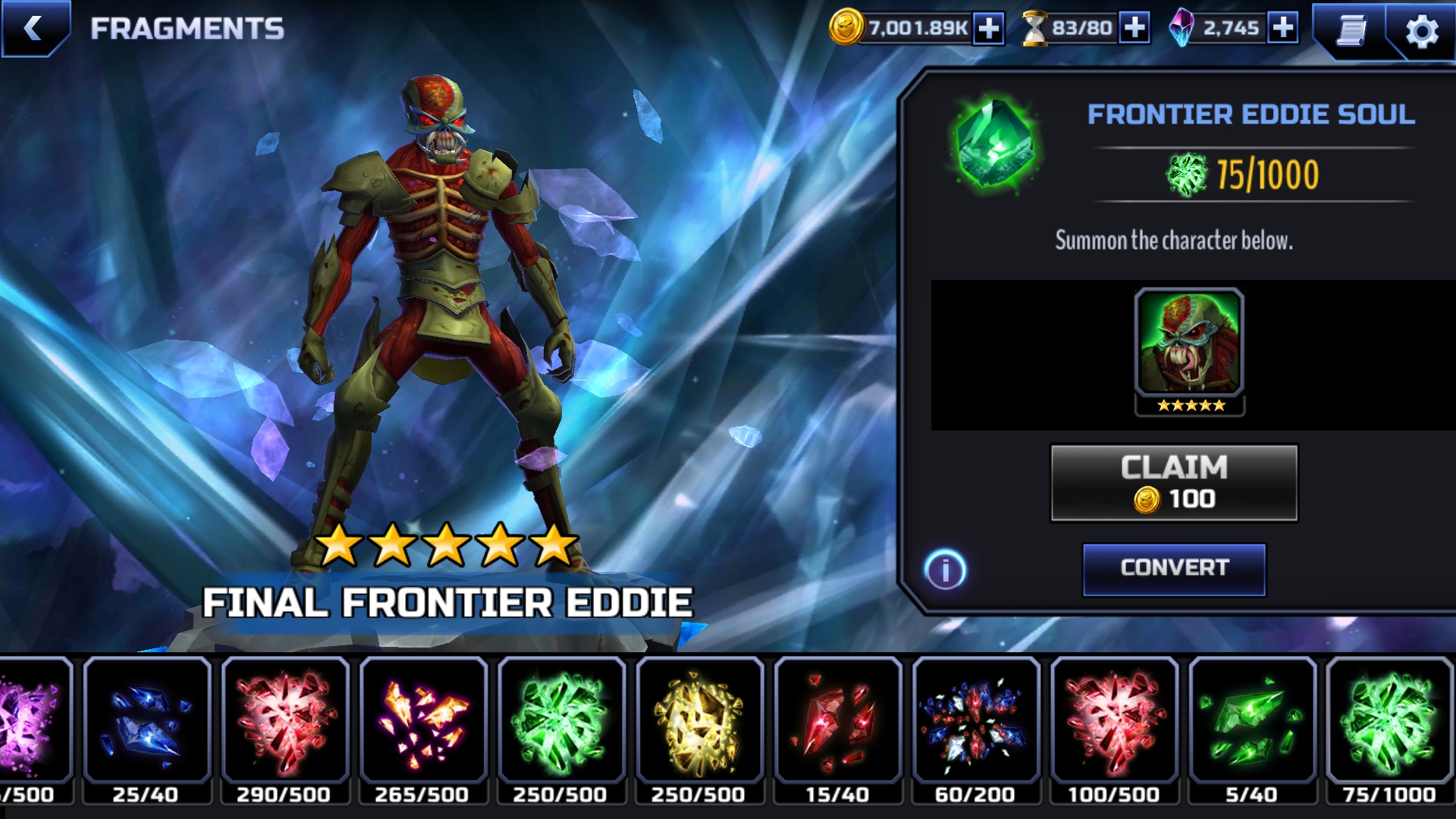Show fragment info with the i button
This screenshot has height=819, width=1456.
(x=945, y=570)
